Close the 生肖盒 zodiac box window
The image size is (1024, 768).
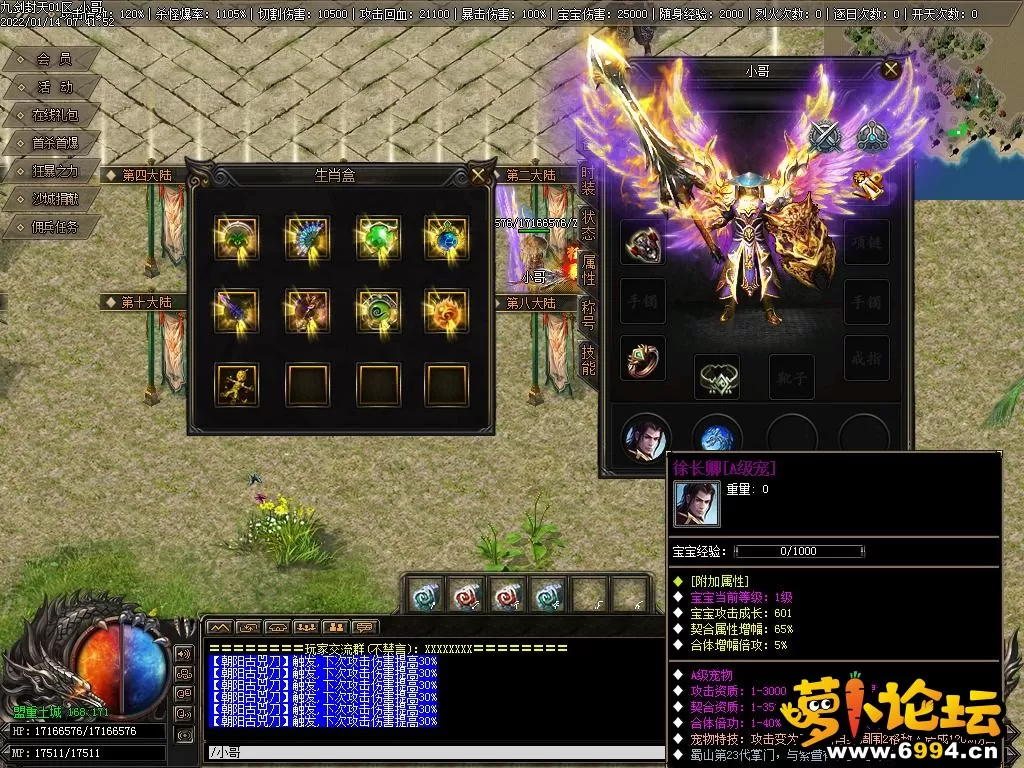[479, 175]
